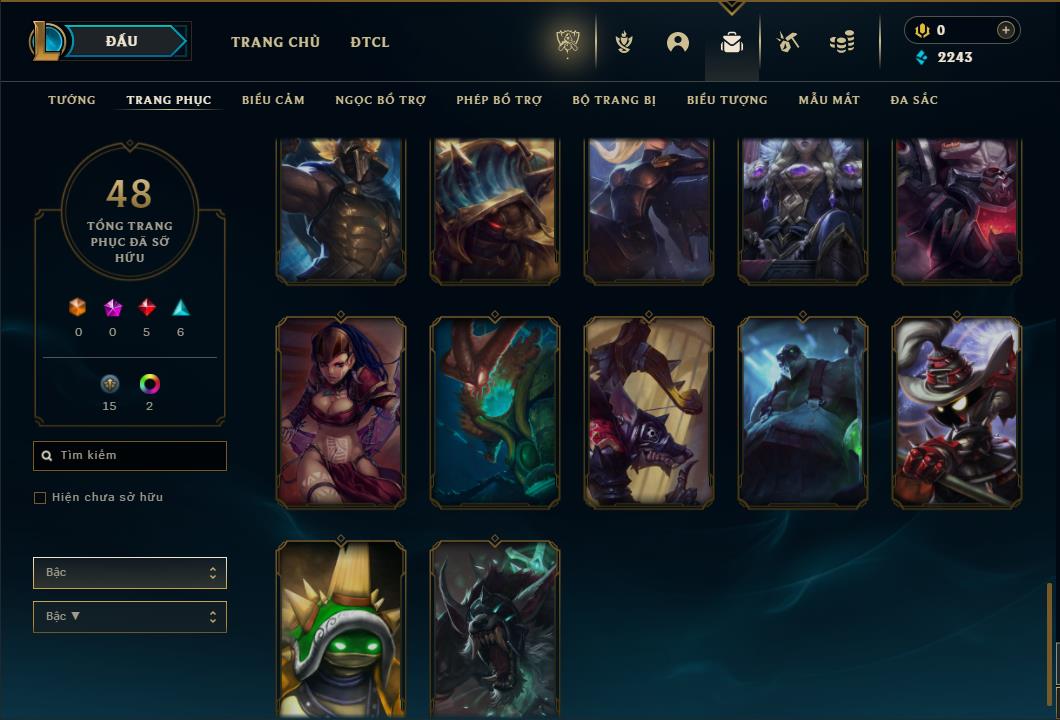The width and height of the screenshot is (1060, 720).
Task: Switch to the TƯỚNG tab
Action: pos(72,100)
